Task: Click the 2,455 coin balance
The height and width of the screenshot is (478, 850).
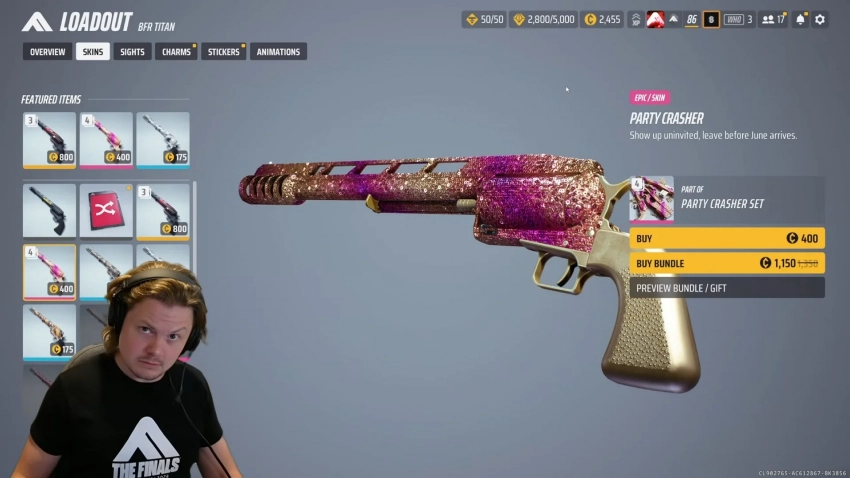Action: (603, 19)
